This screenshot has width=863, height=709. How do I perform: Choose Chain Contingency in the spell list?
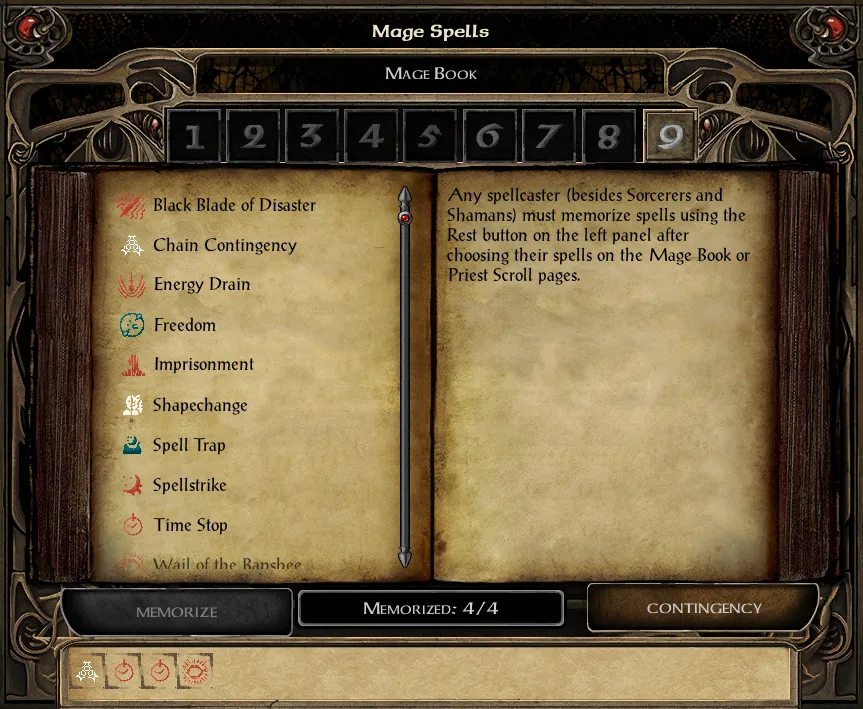224,246
